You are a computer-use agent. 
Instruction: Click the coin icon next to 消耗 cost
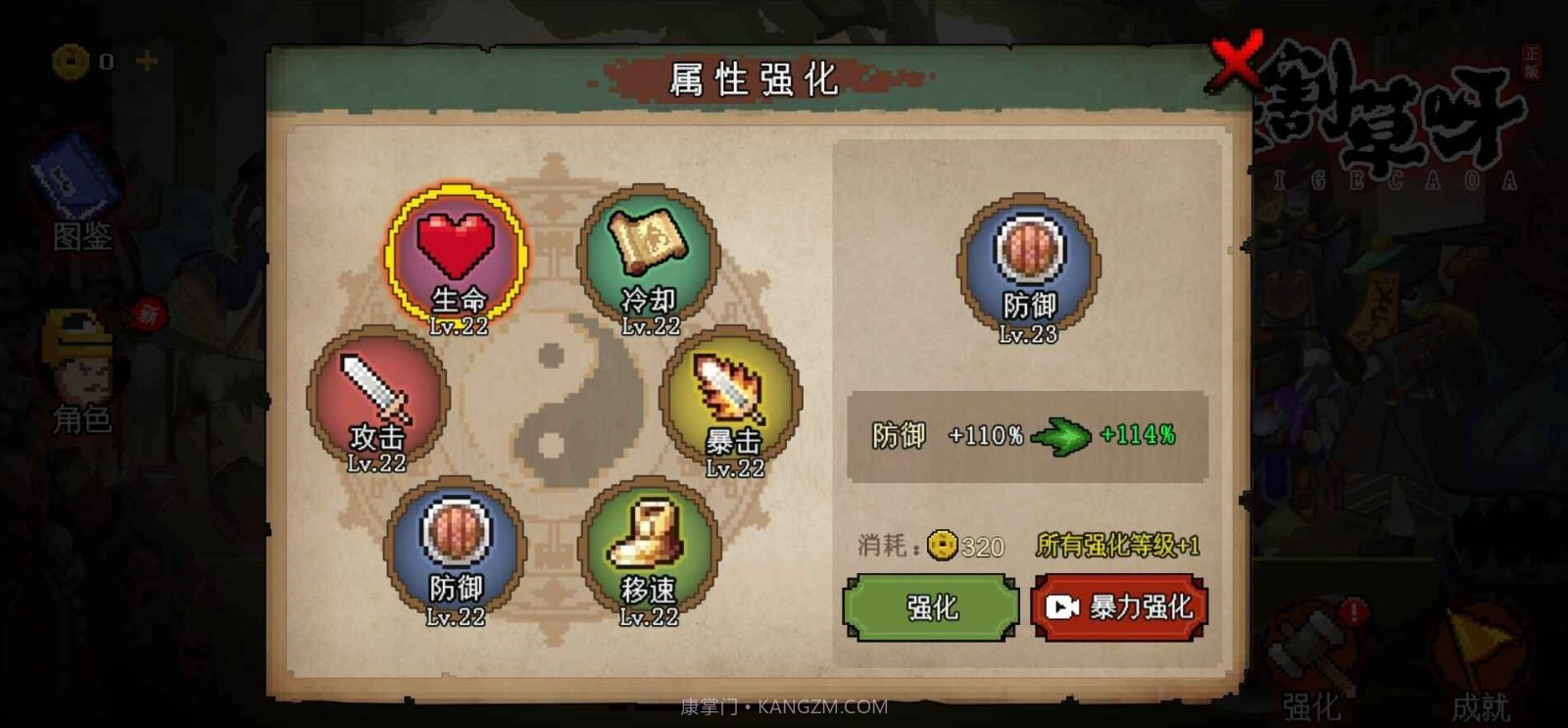[942, 546]
